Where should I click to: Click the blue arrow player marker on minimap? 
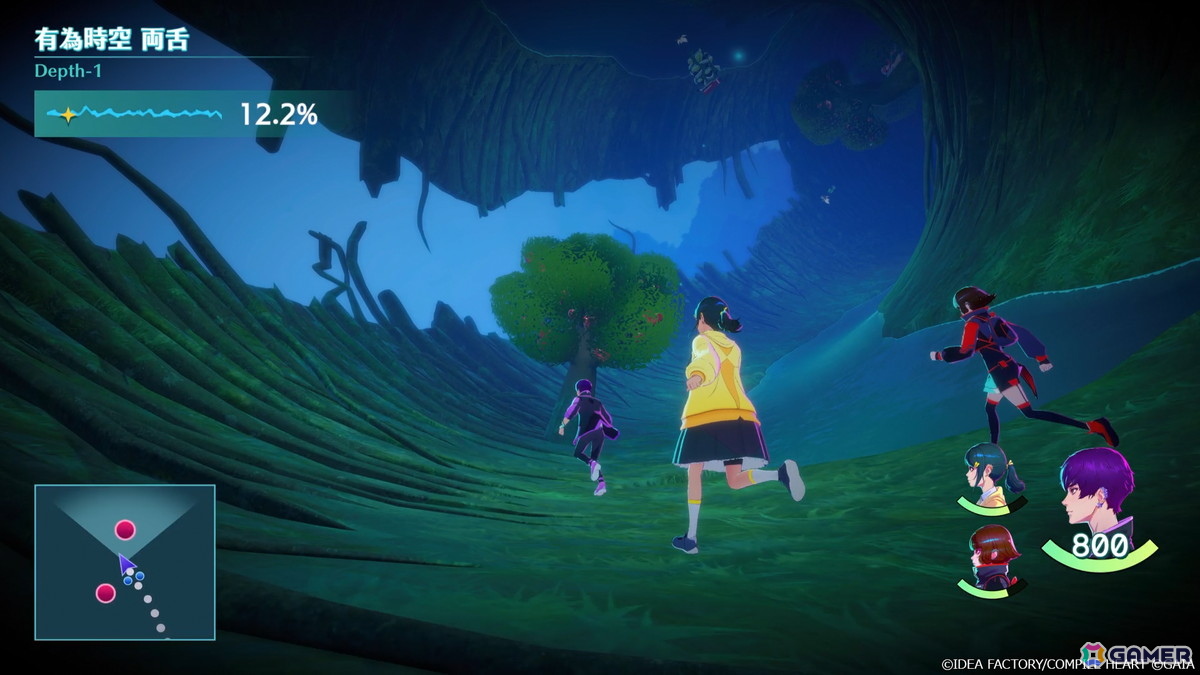coord(126,566)
